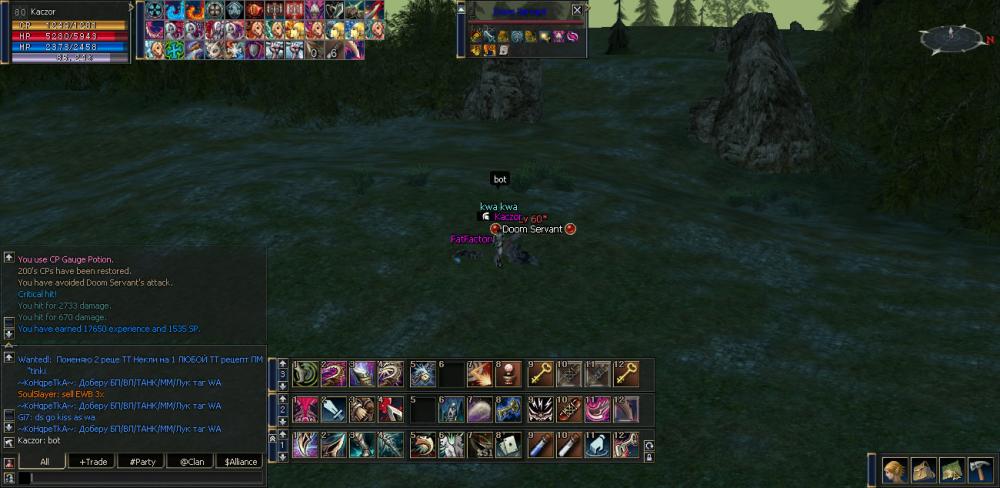Click the chat text input field
Viewport: 1000px width, 488px height.
point(140,478)
